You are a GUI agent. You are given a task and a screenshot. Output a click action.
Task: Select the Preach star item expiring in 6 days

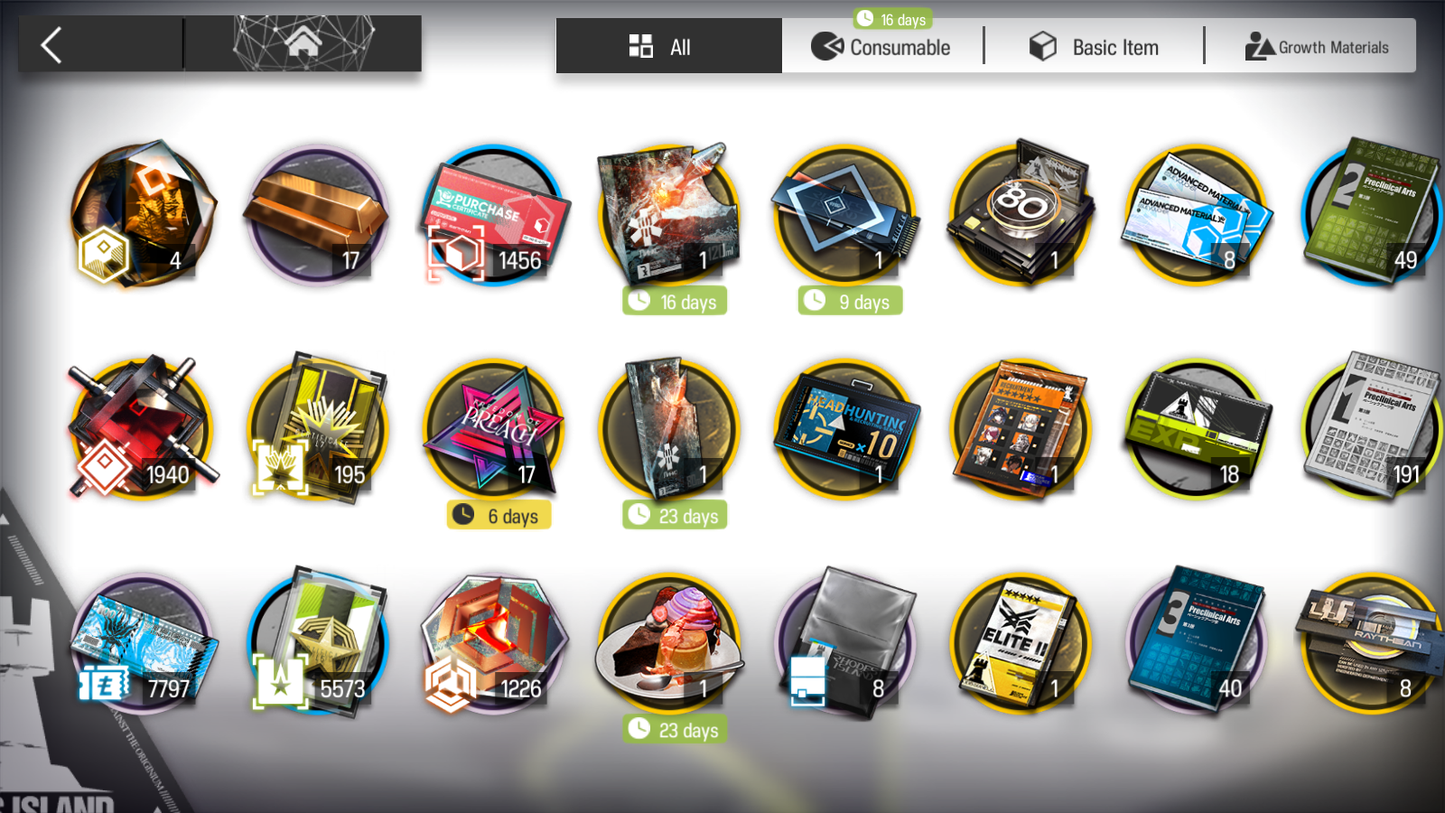[494, 429]
